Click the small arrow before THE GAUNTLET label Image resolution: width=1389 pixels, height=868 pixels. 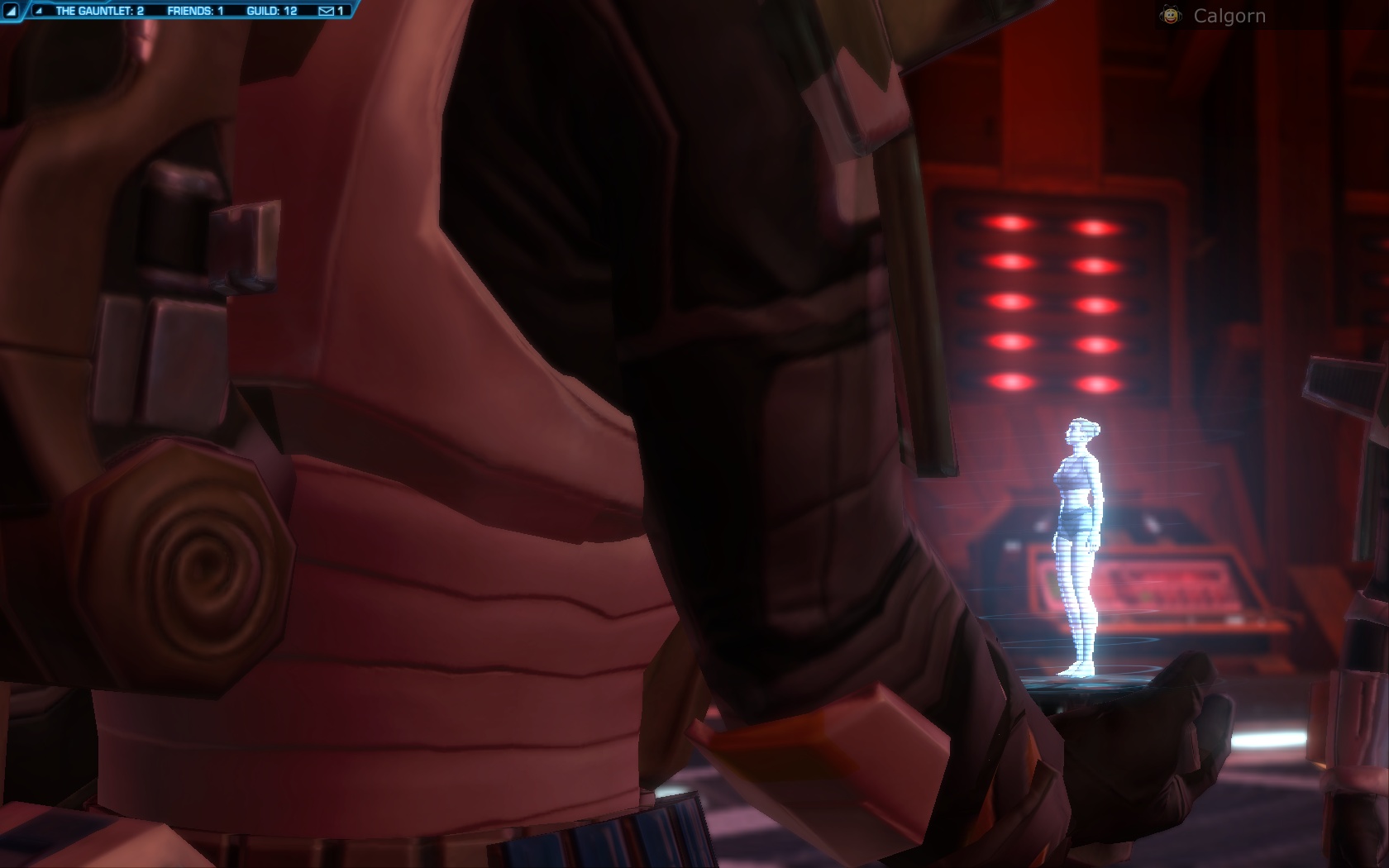point(39,11)
